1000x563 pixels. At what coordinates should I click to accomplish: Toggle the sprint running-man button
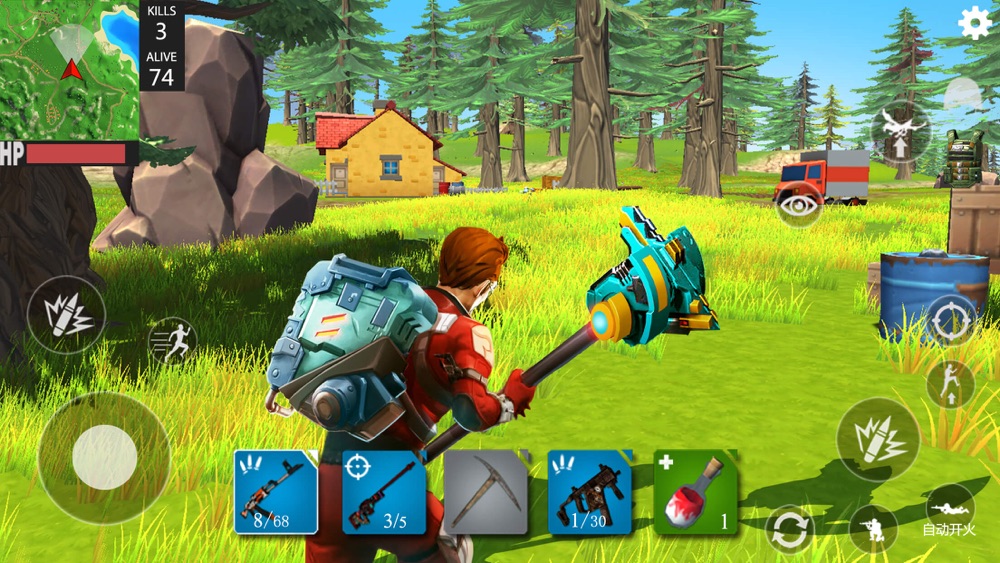pos(172,340)
